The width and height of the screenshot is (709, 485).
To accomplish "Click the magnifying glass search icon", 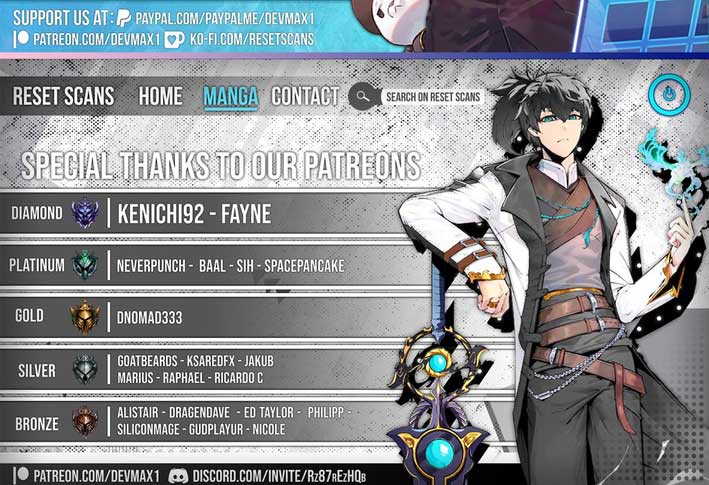I will pyautogui.click(x=361, y=97).
